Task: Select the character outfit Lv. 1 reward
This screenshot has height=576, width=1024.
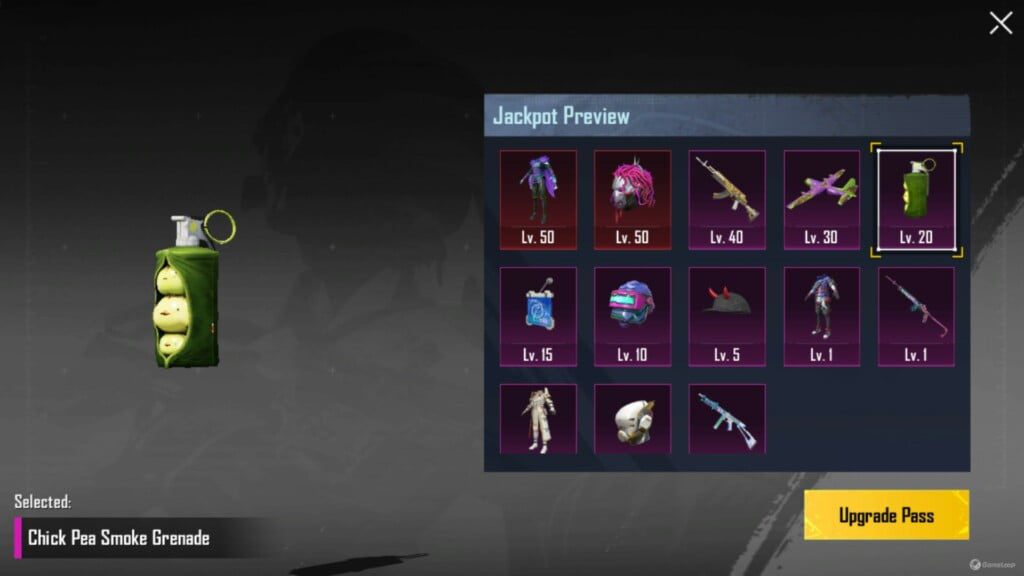Action: (x=821, y=316)
